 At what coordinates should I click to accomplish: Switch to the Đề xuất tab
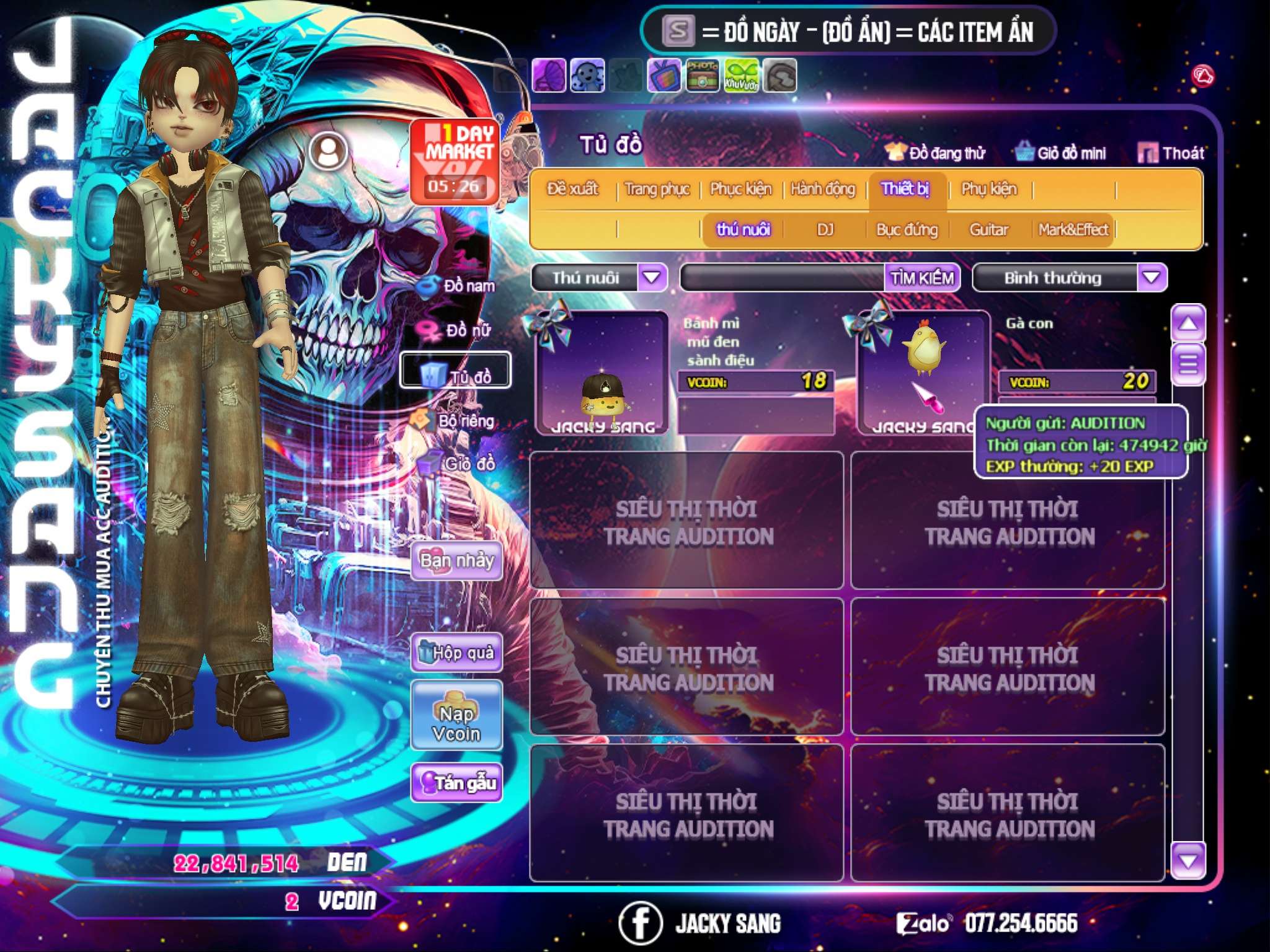pos(572,188)
